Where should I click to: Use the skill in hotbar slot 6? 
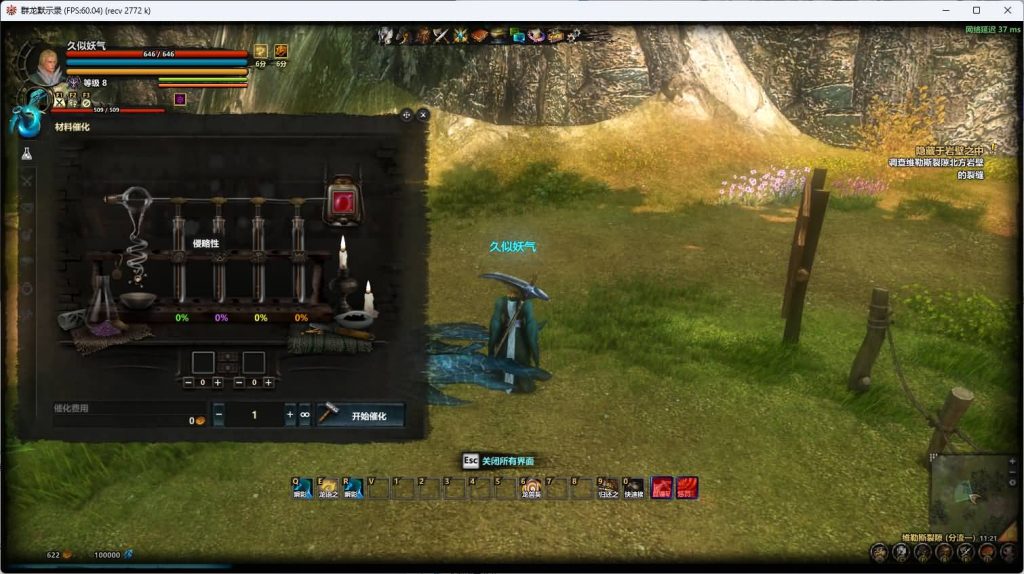[x=531, y=488]
